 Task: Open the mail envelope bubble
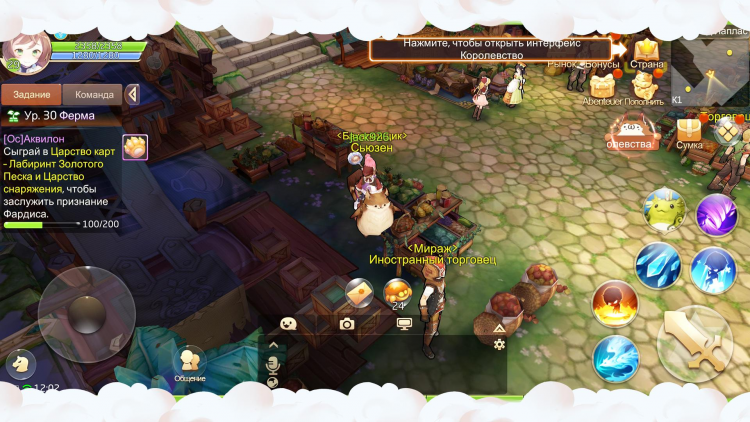pyautogui.click(x=359, y=292)
